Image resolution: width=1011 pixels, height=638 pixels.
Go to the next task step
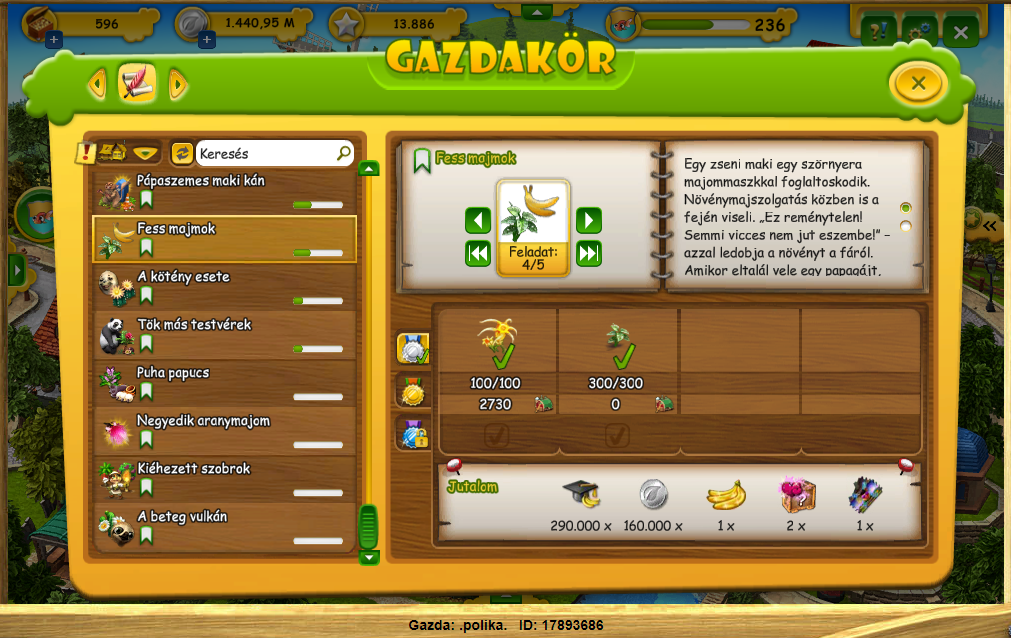pyautogui.click(x=589, y=220)
